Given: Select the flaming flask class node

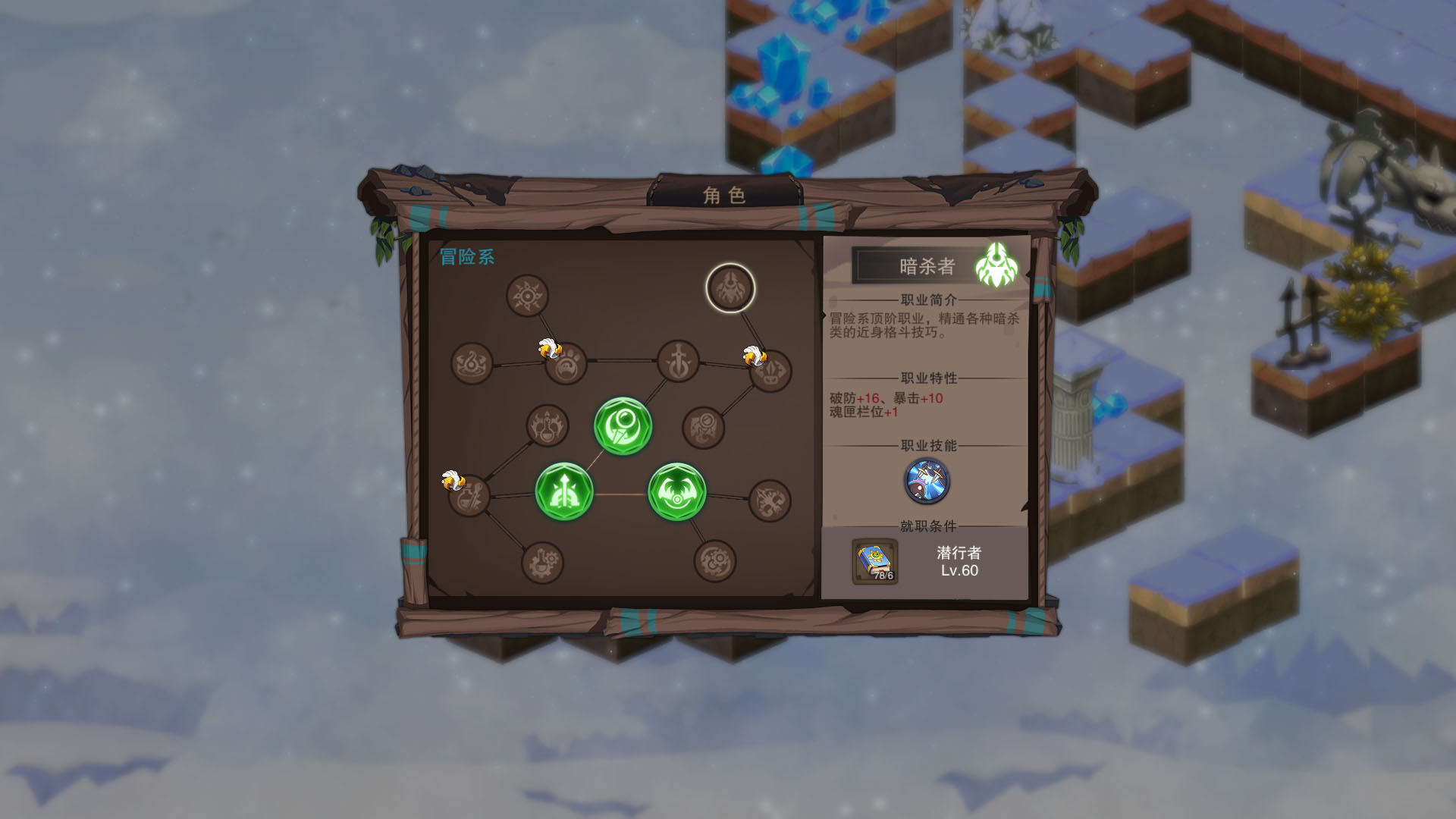Looking at the screenshot, I should click(548, 425).
